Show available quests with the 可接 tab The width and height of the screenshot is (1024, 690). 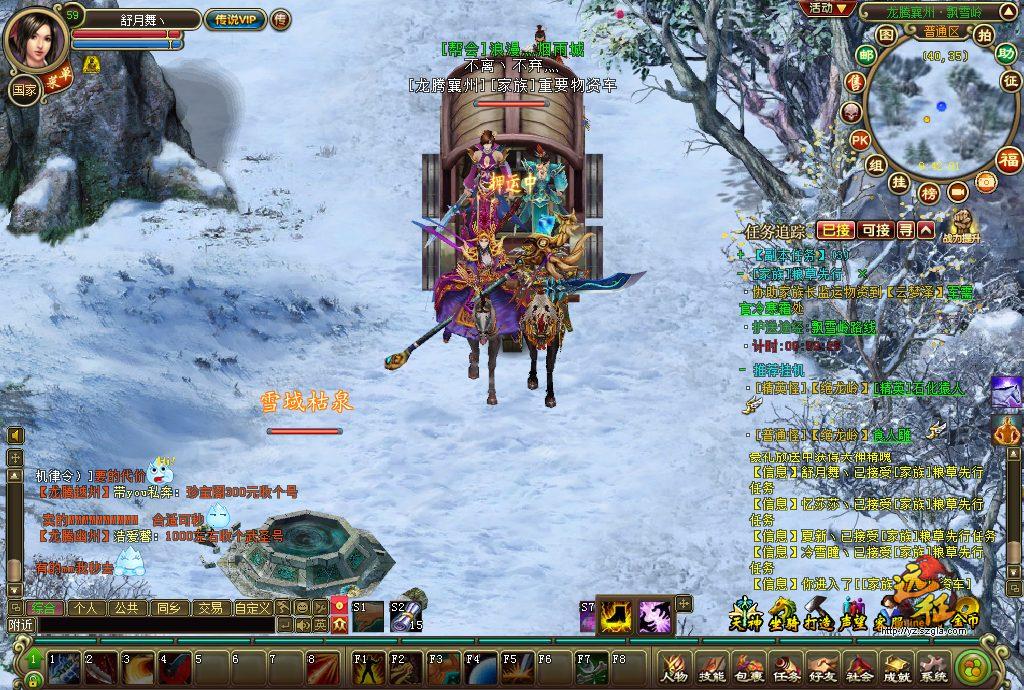point(874,230)
